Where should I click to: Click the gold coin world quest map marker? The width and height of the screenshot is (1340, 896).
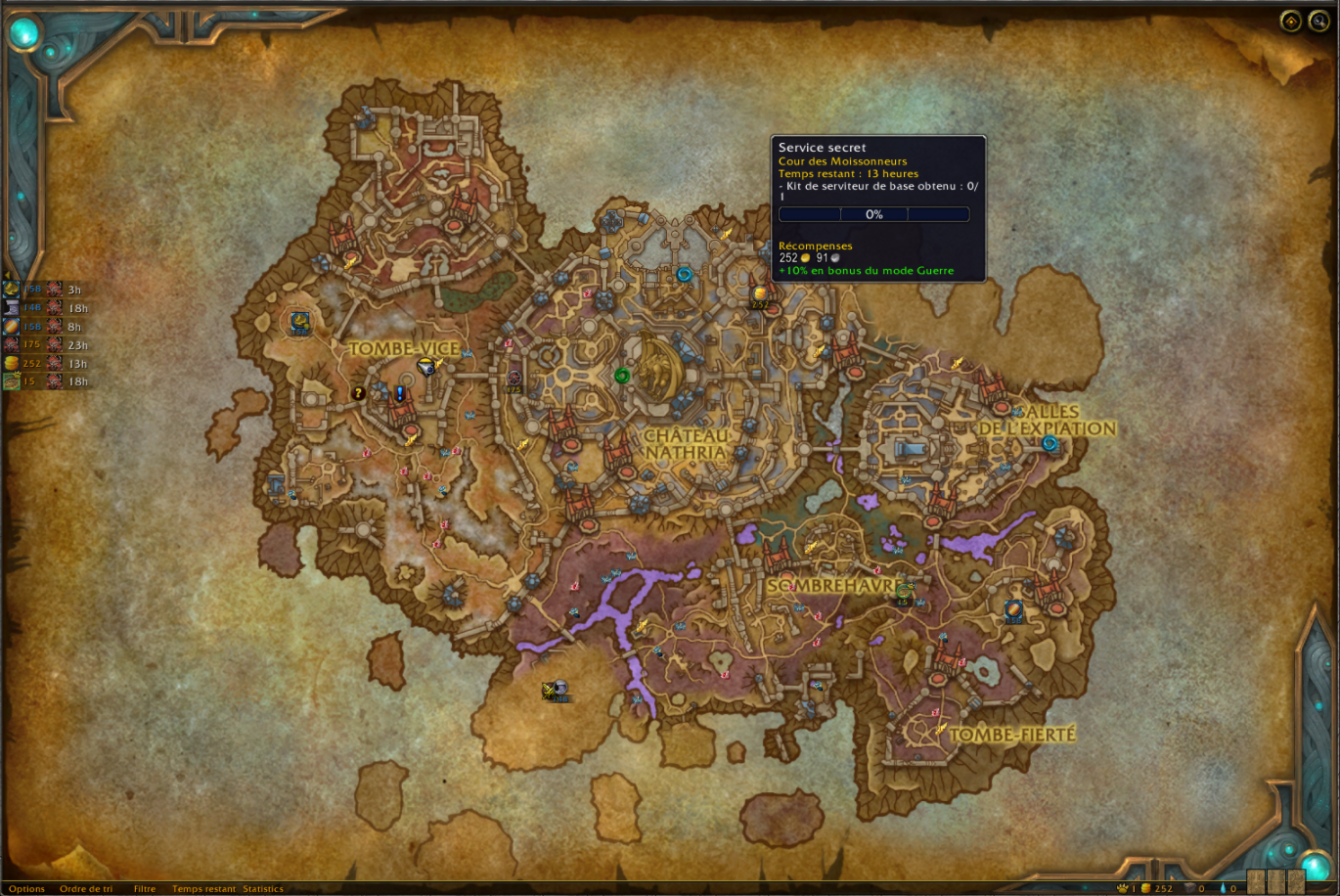(759, 293)
